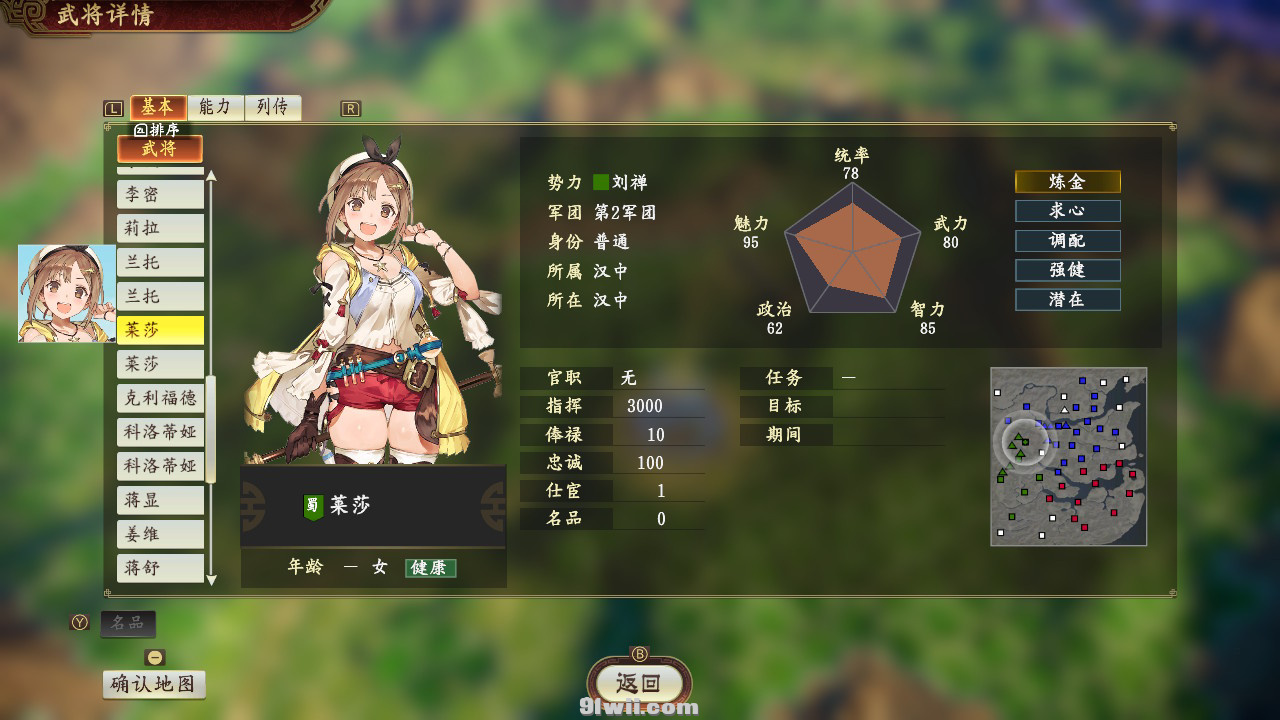
Task: Select 姜维 in the officer list
Action: (160, 534)
